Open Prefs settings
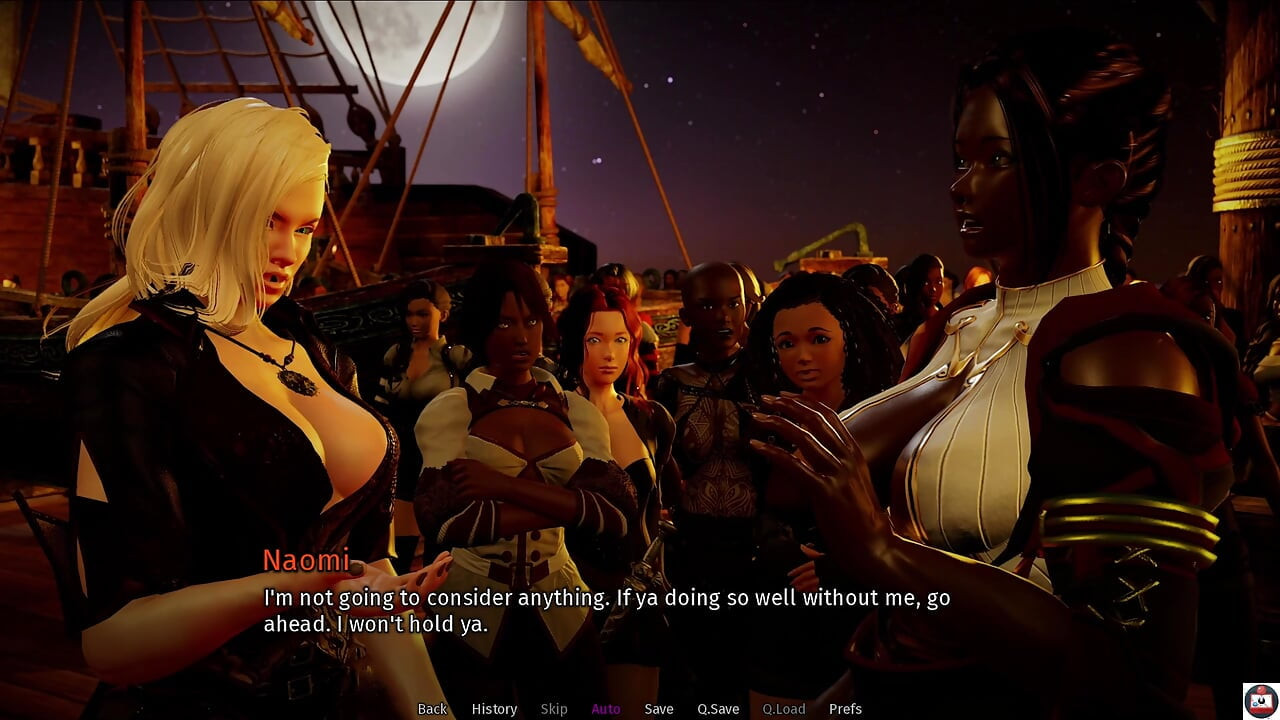The image size is (1280, 720). 845,709
